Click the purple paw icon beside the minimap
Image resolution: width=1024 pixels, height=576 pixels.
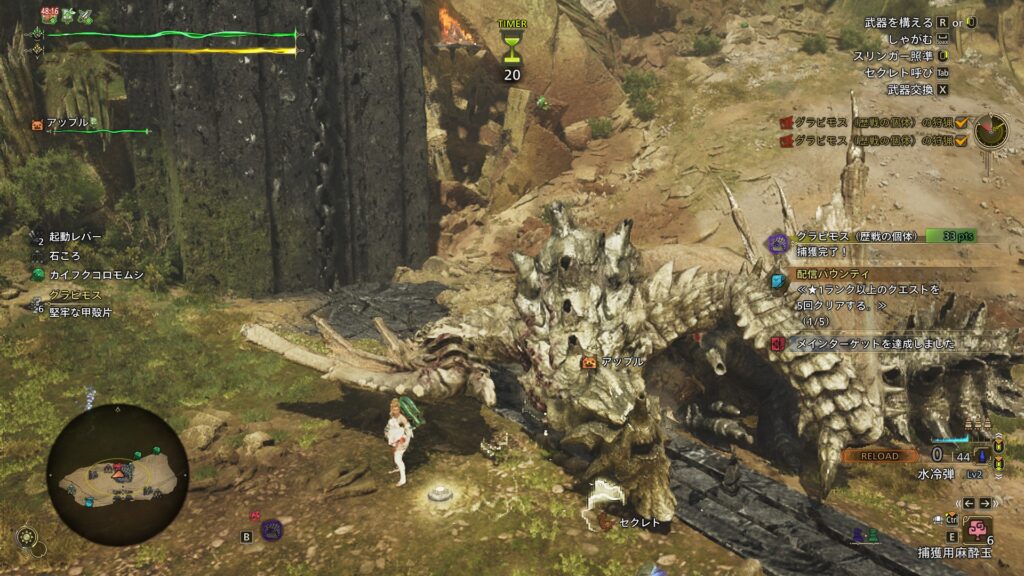tap(271, 529)
